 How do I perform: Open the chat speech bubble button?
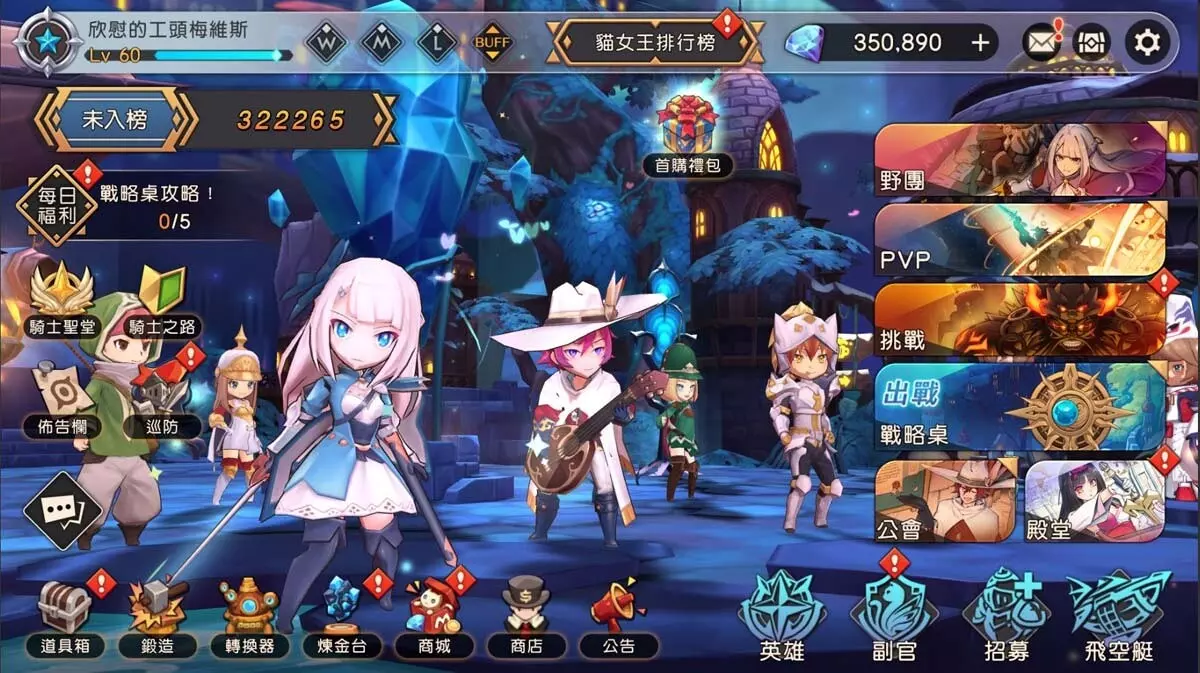pos(62,510)
